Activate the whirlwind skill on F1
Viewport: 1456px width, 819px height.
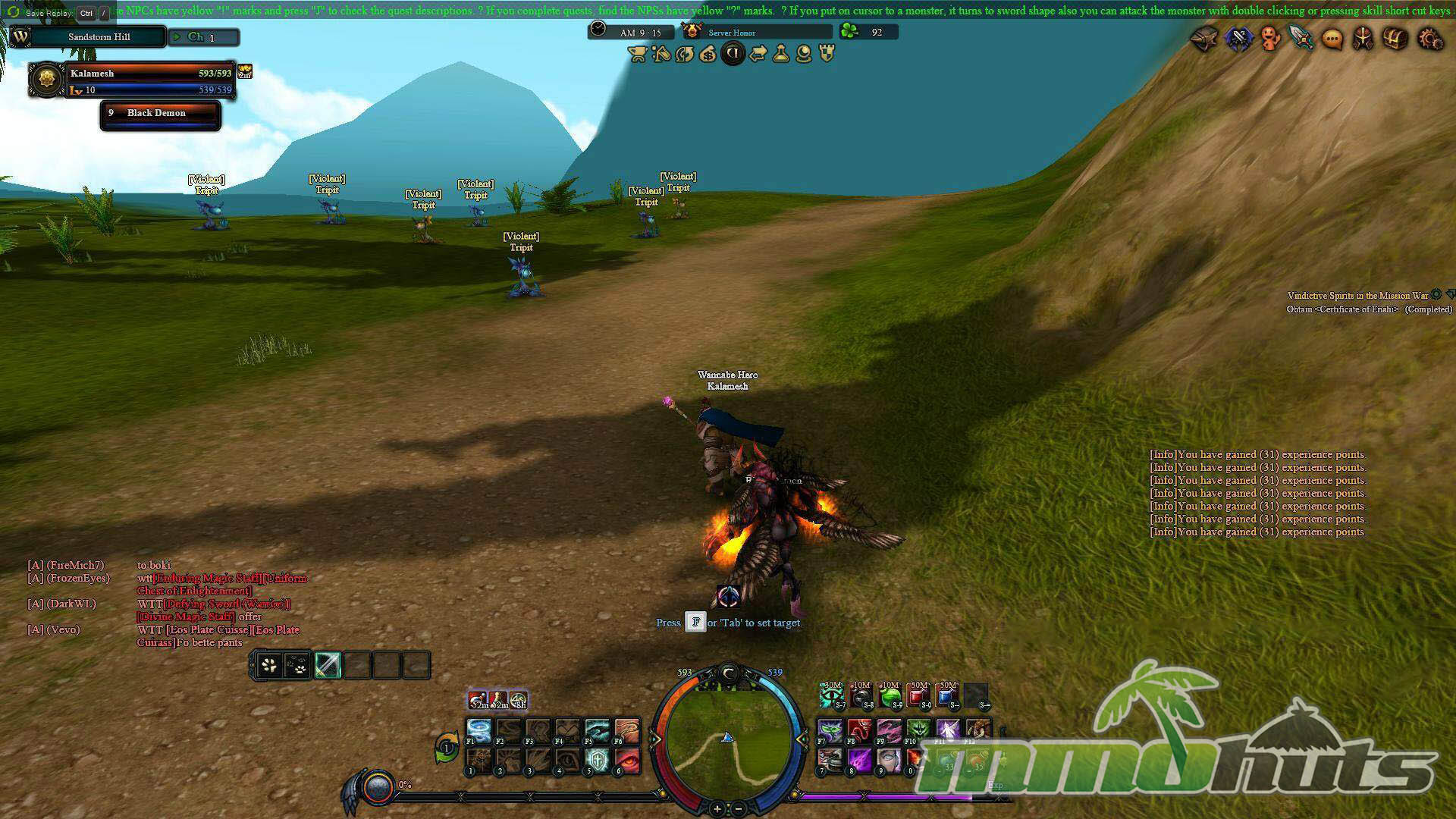[x=479, y=731]
